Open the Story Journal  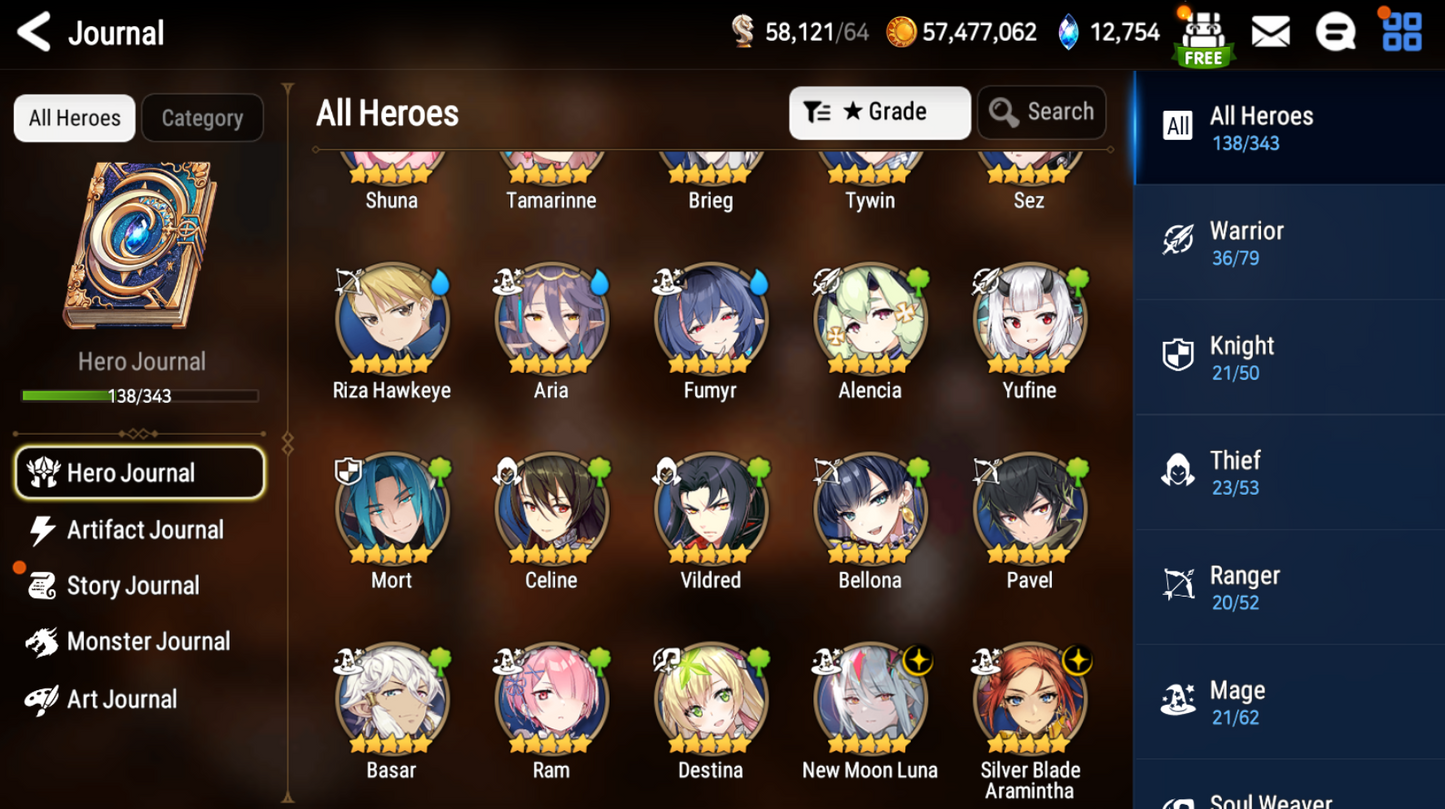tap(132, 586)
